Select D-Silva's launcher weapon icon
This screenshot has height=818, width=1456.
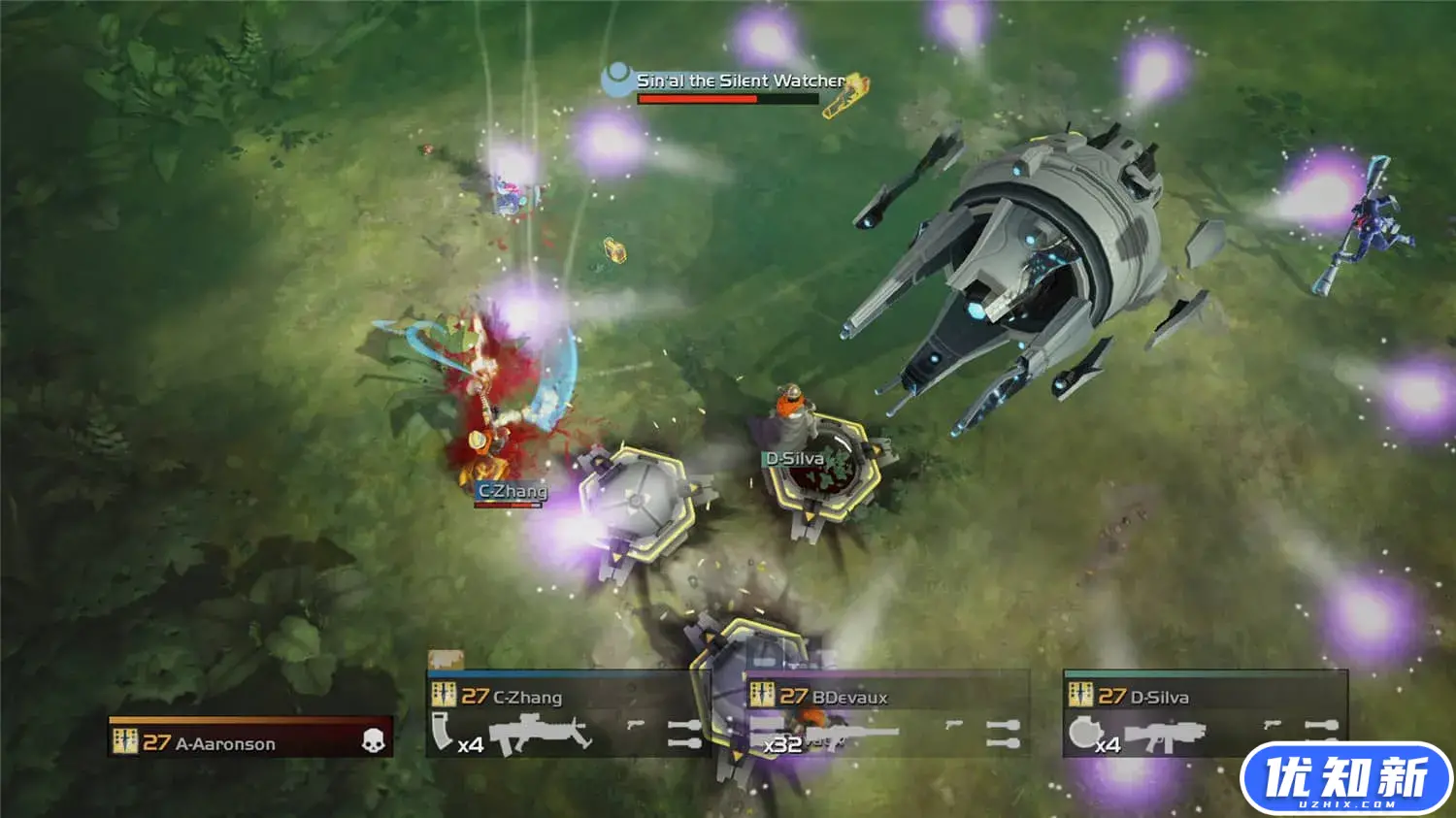pyautogui.click(x=1163, y=736)
